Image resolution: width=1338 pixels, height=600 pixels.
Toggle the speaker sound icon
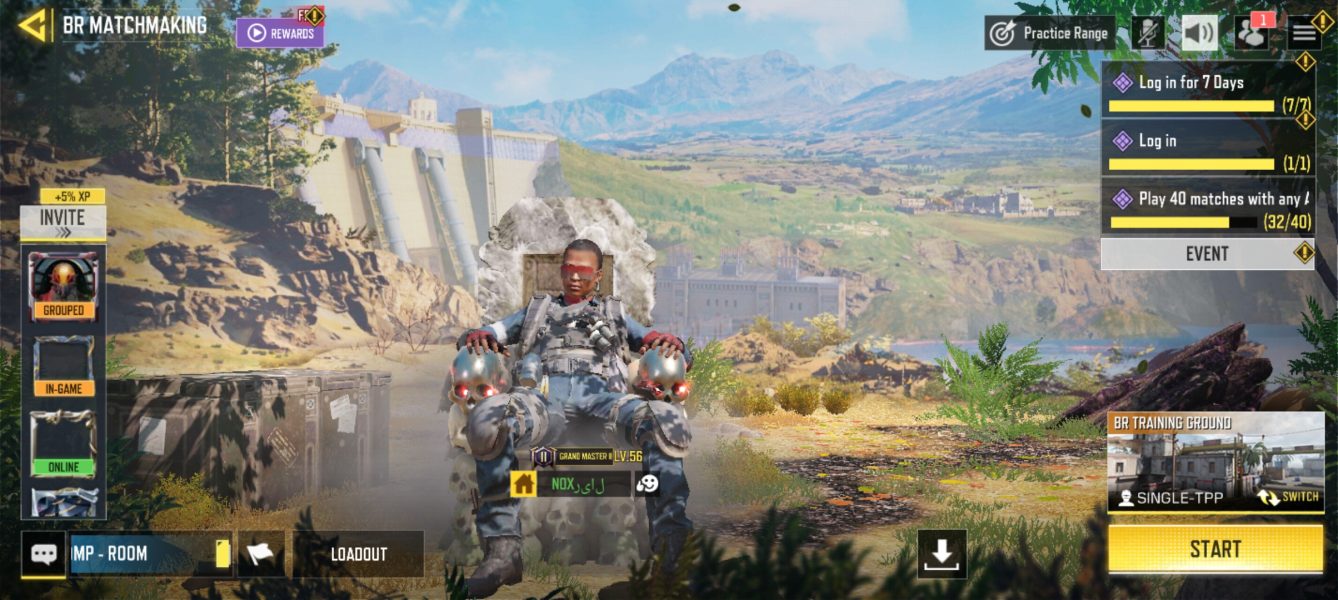[1200, 33]
